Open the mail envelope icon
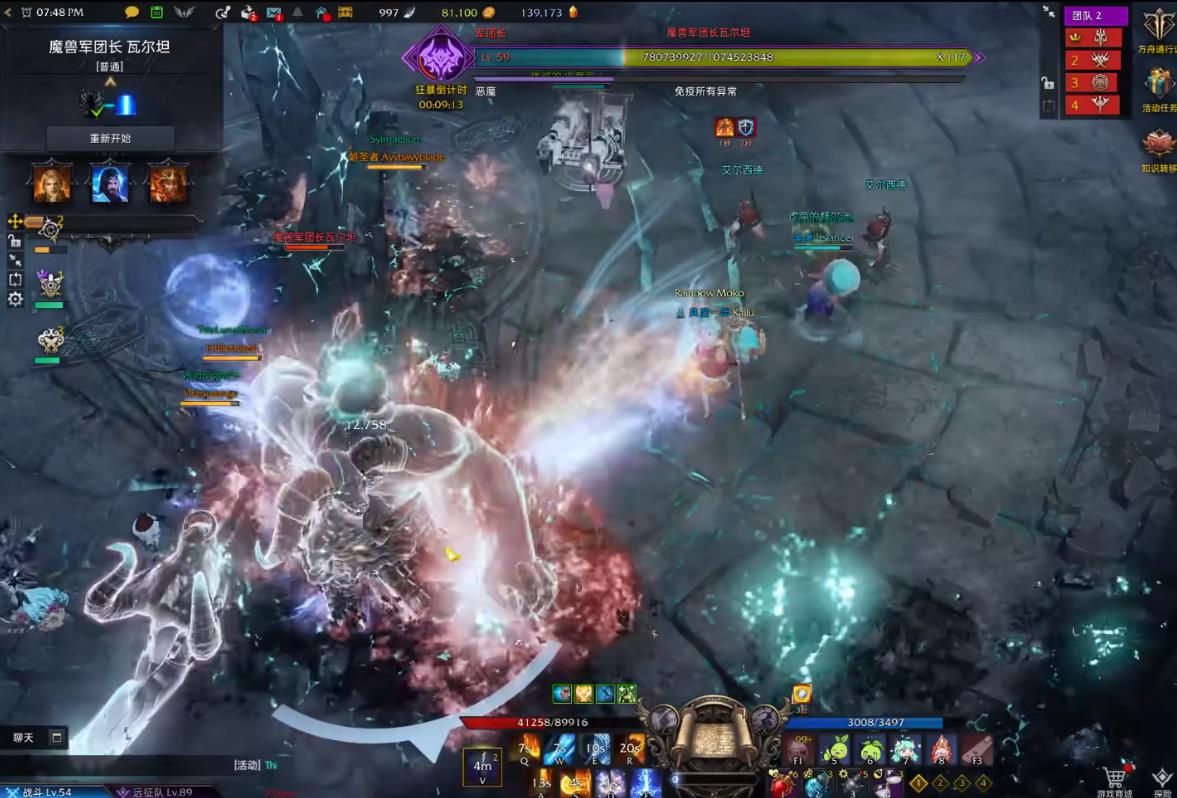 point(273,12)
